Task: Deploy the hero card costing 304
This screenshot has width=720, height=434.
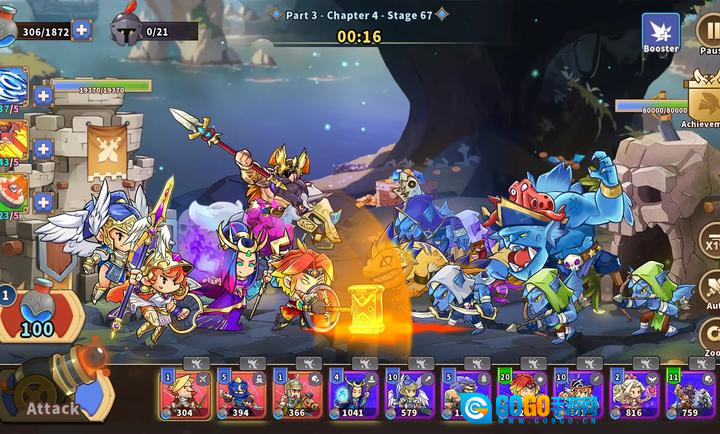Action: coord(184,391)
